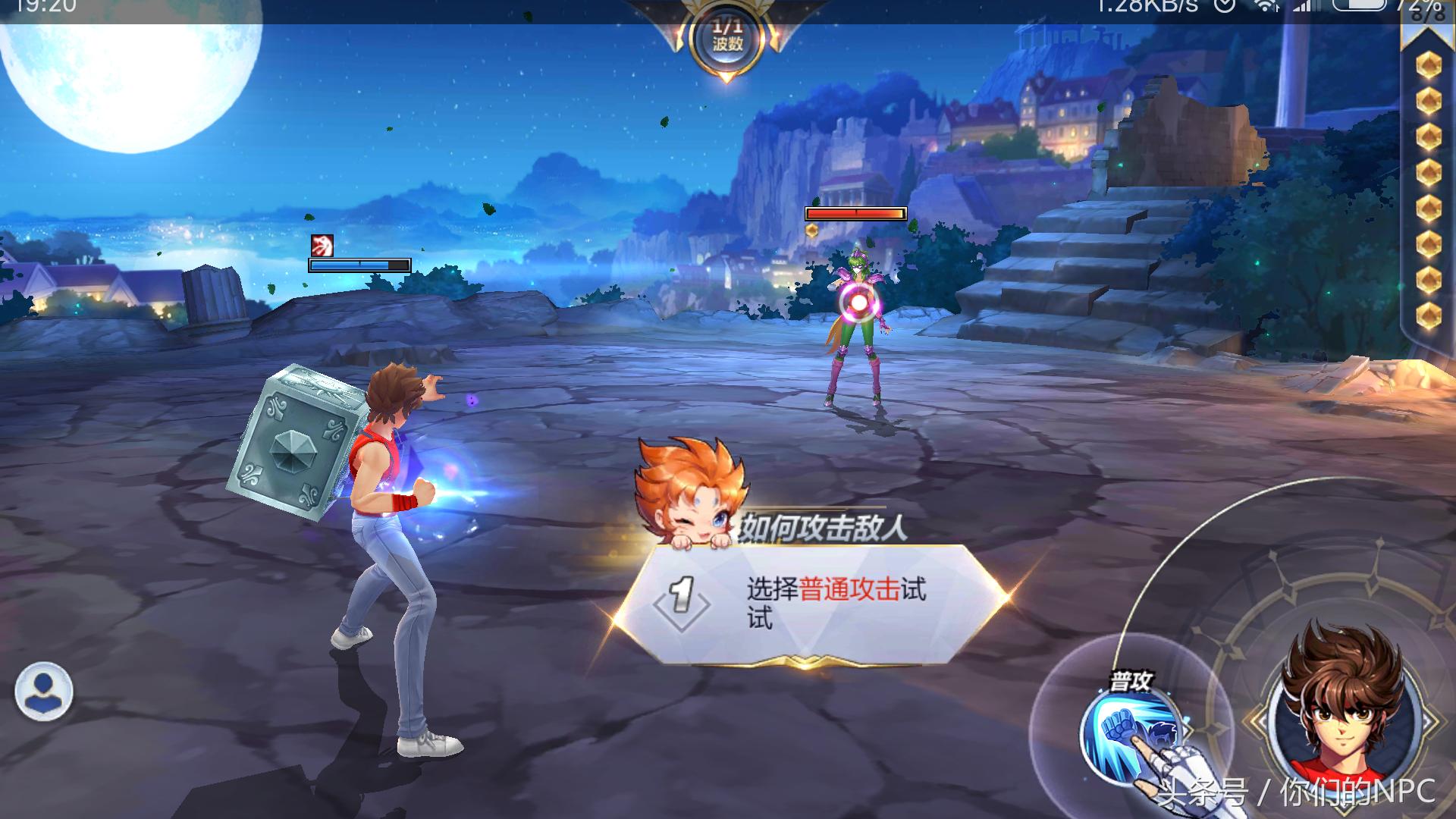Collapse the right-side energy gem panel
The image size is (1456, 819).
pyautogui.click(x=1428, y=39)
